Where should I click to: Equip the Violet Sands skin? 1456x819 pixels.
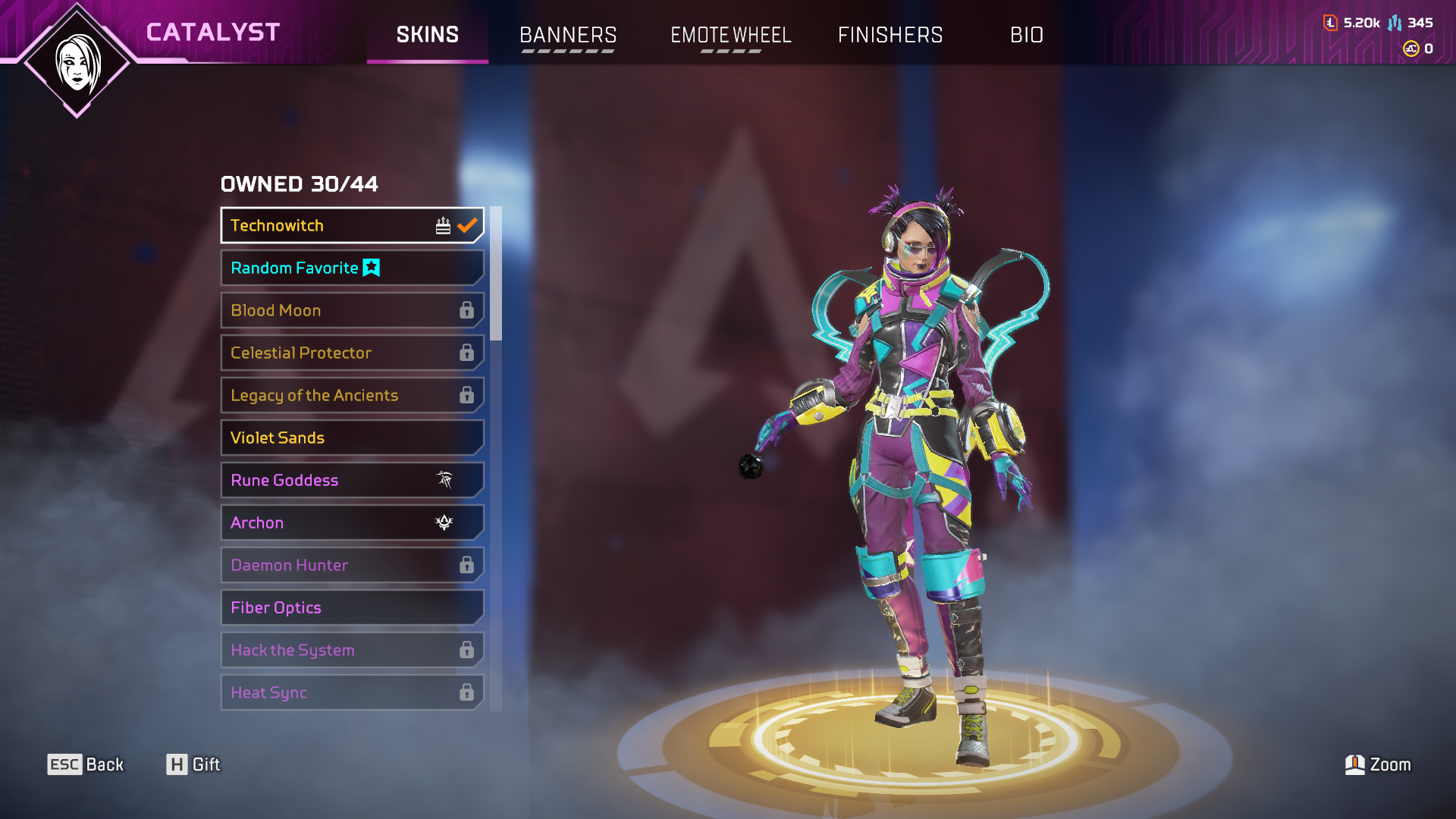click(x=352, y=438)
